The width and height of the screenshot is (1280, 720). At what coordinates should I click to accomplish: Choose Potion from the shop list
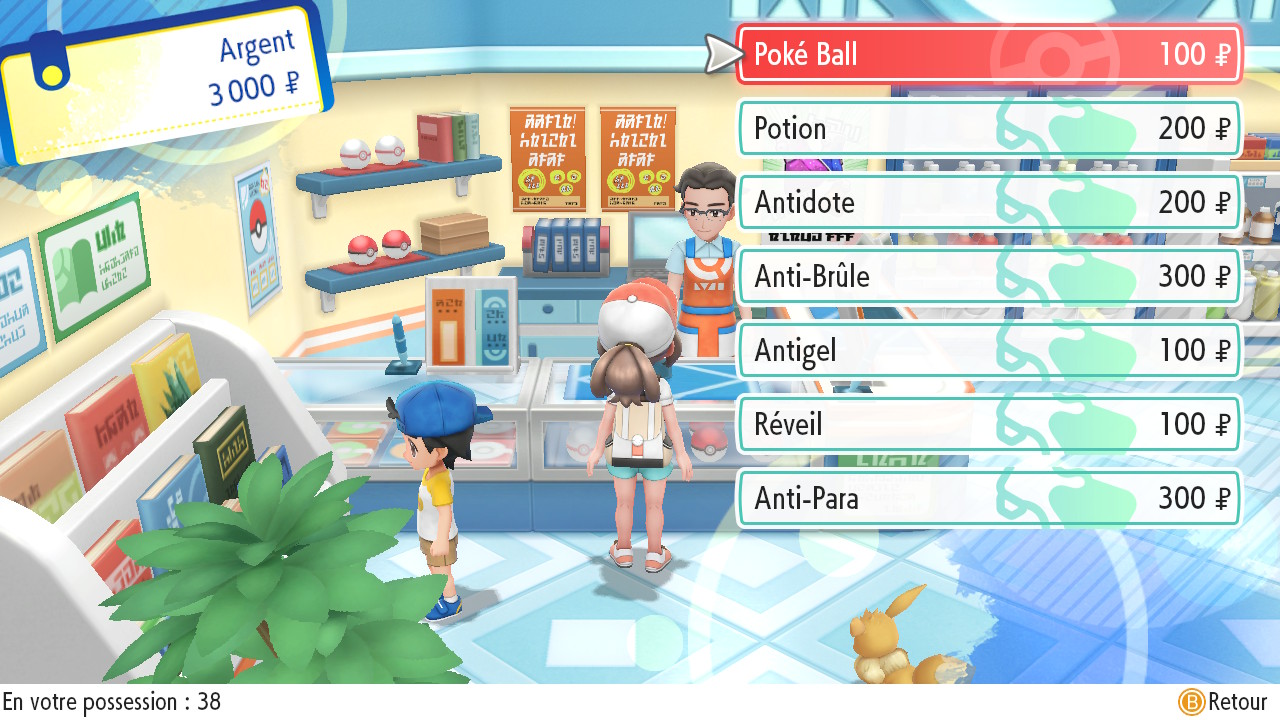988,128
